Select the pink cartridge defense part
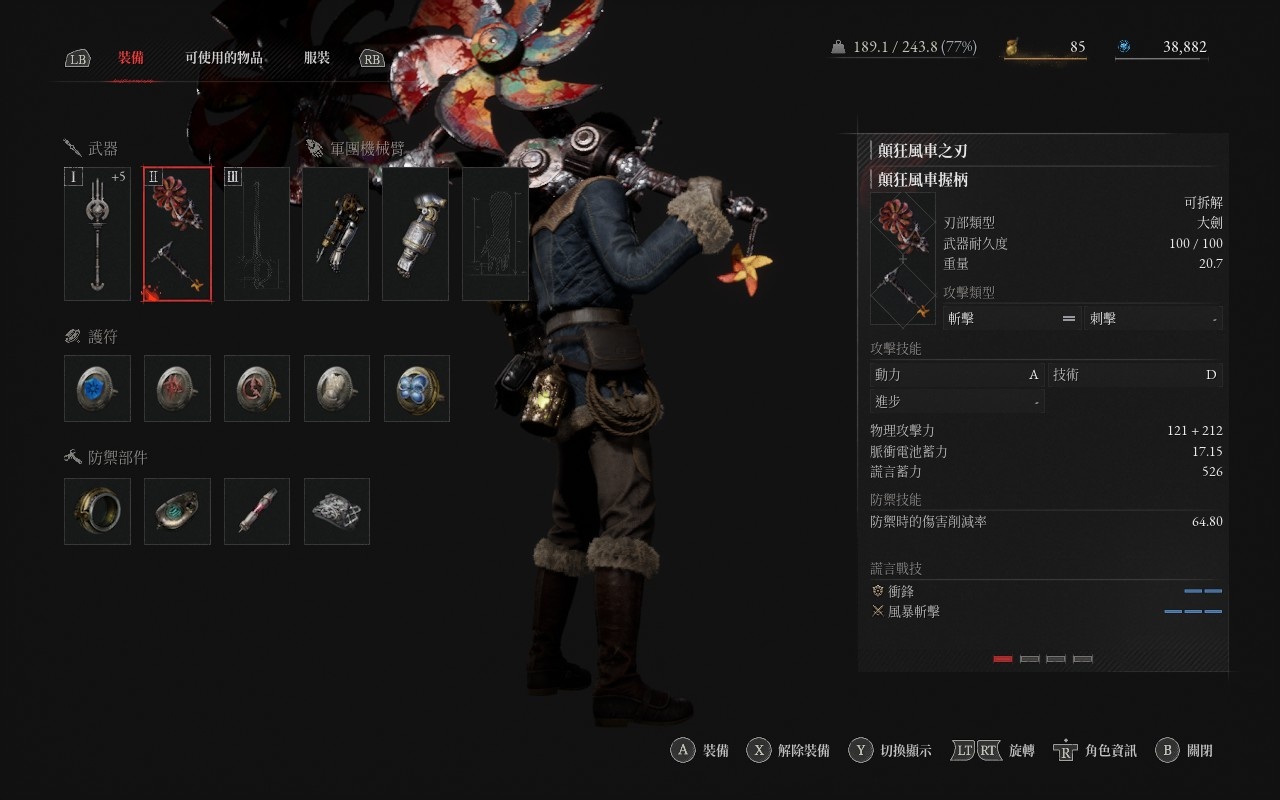Image resolution: width=1280 pixels, height=800 pixels. (257, 511)
